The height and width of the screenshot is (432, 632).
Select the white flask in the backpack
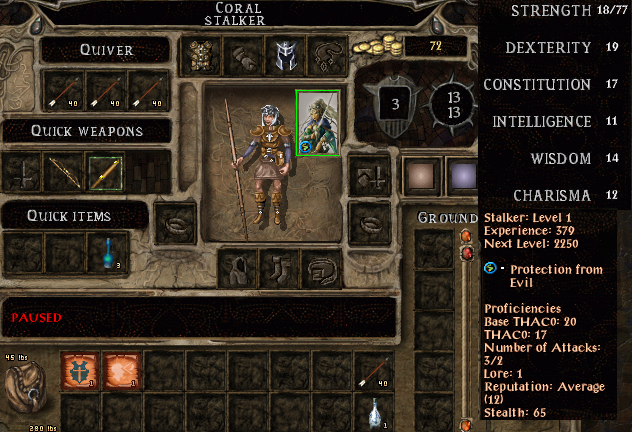(373, 411)
